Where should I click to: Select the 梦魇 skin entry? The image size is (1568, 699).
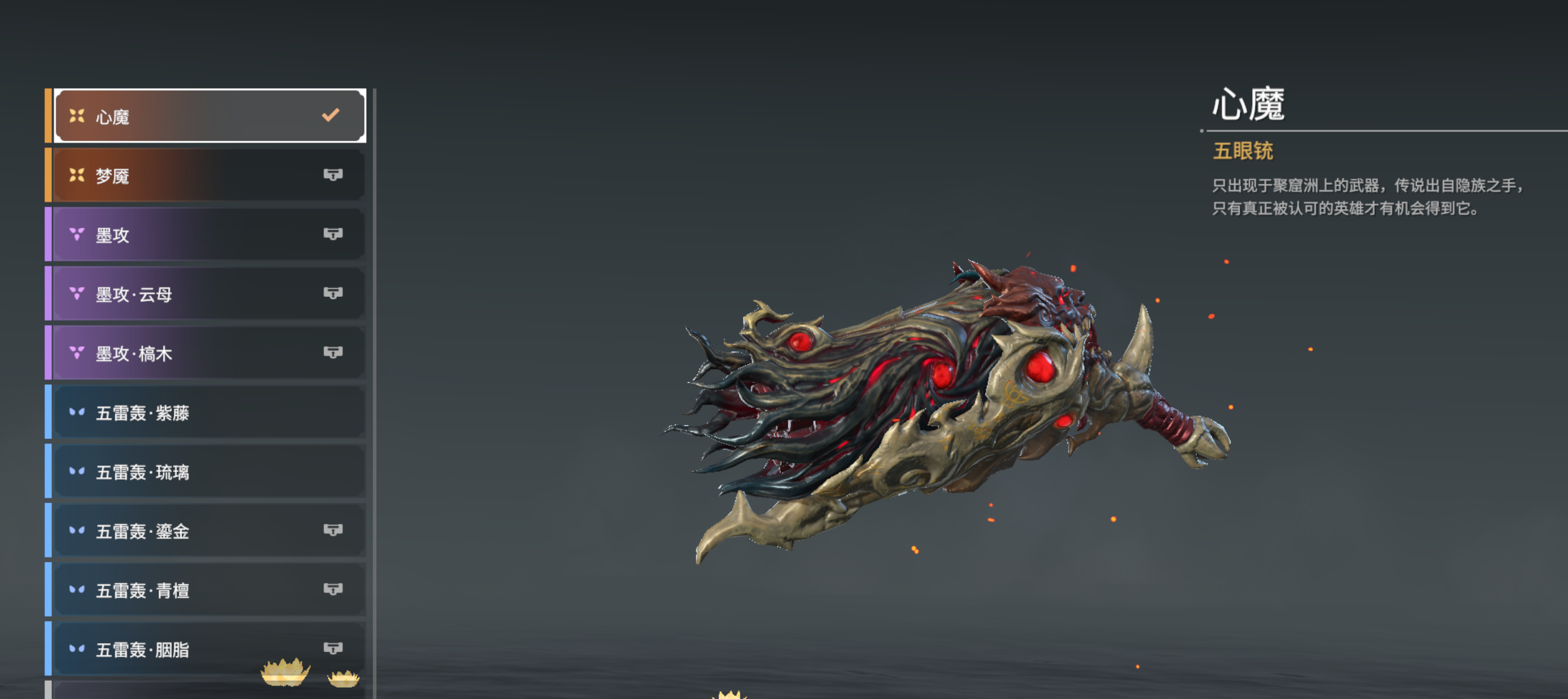[x=190, y=174]
